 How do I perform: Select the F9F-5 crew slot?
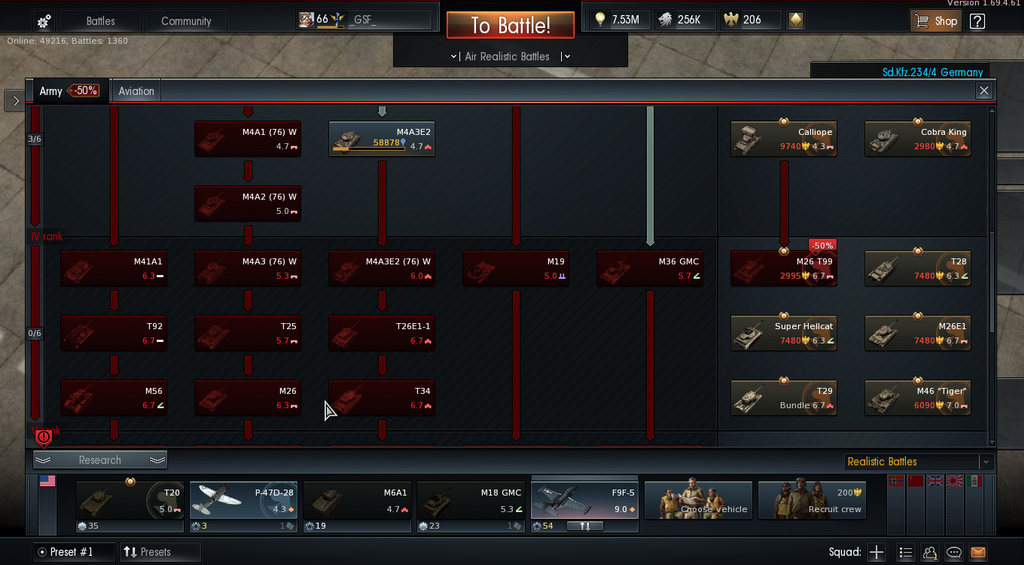click(x=584, y=500)
